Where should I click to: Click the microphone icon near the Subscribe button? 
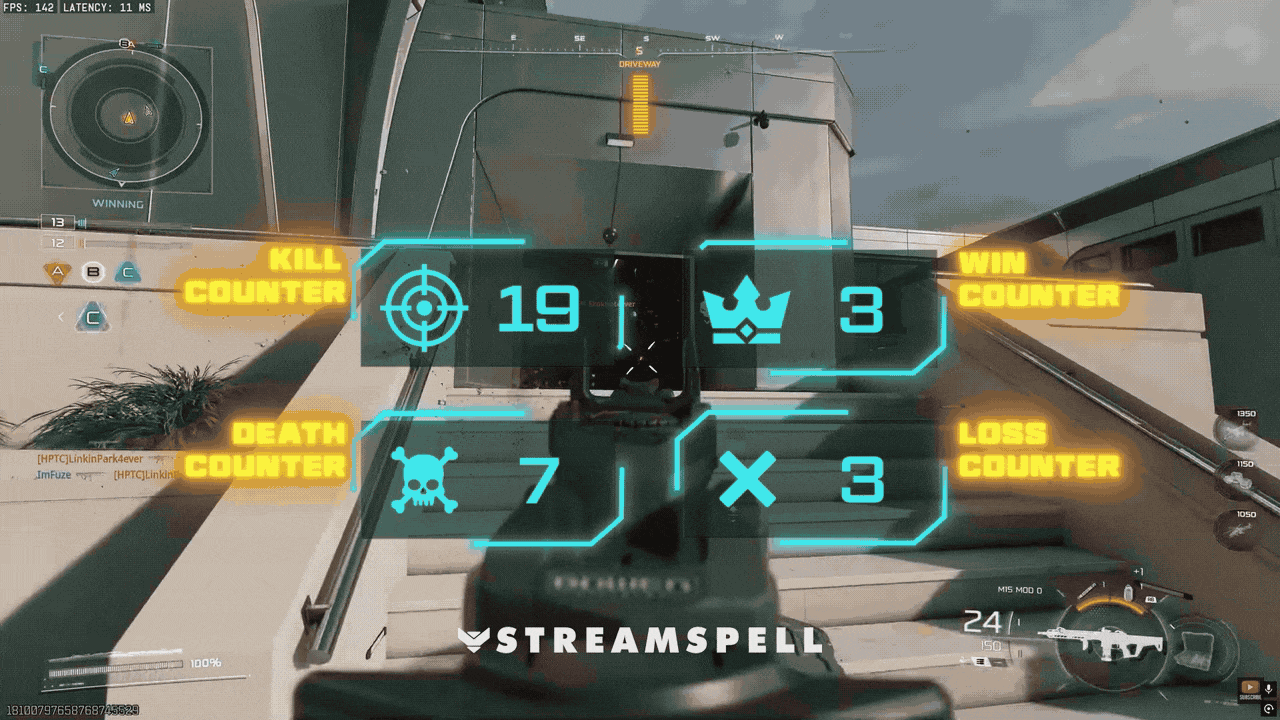(1269, 687)
